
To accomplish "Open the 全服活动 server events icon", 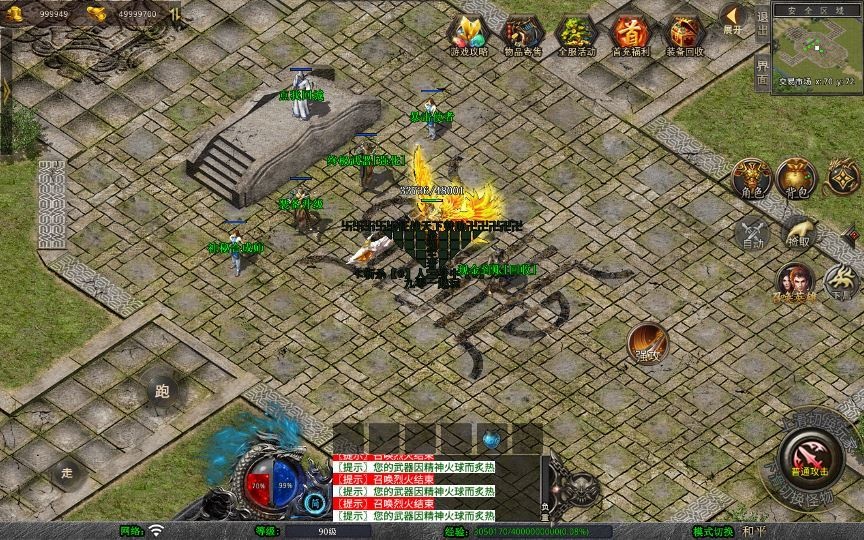I will pos(576,36).
